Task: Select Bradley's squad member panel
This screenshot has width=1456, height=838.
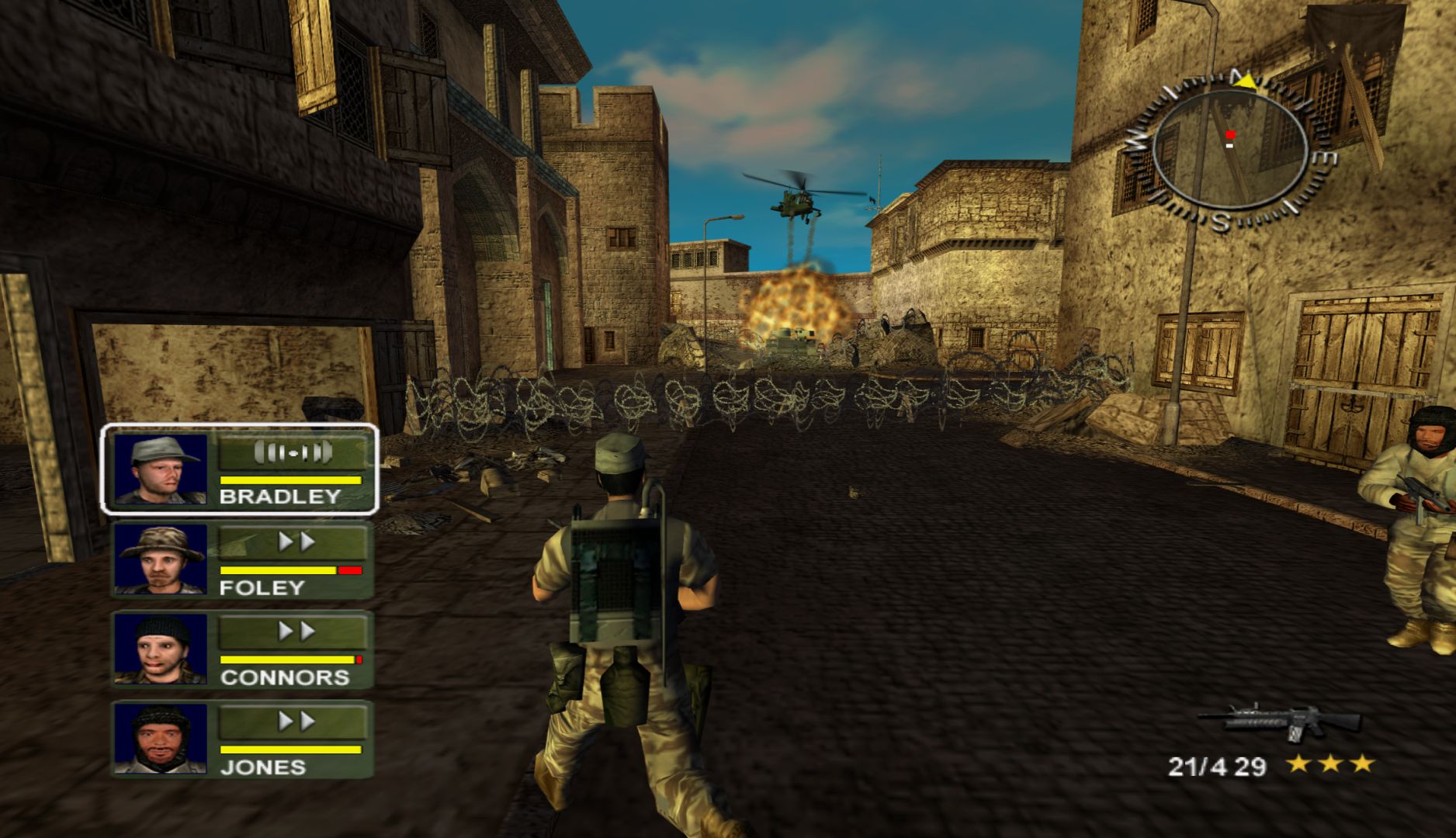Action: coord(241,469)
